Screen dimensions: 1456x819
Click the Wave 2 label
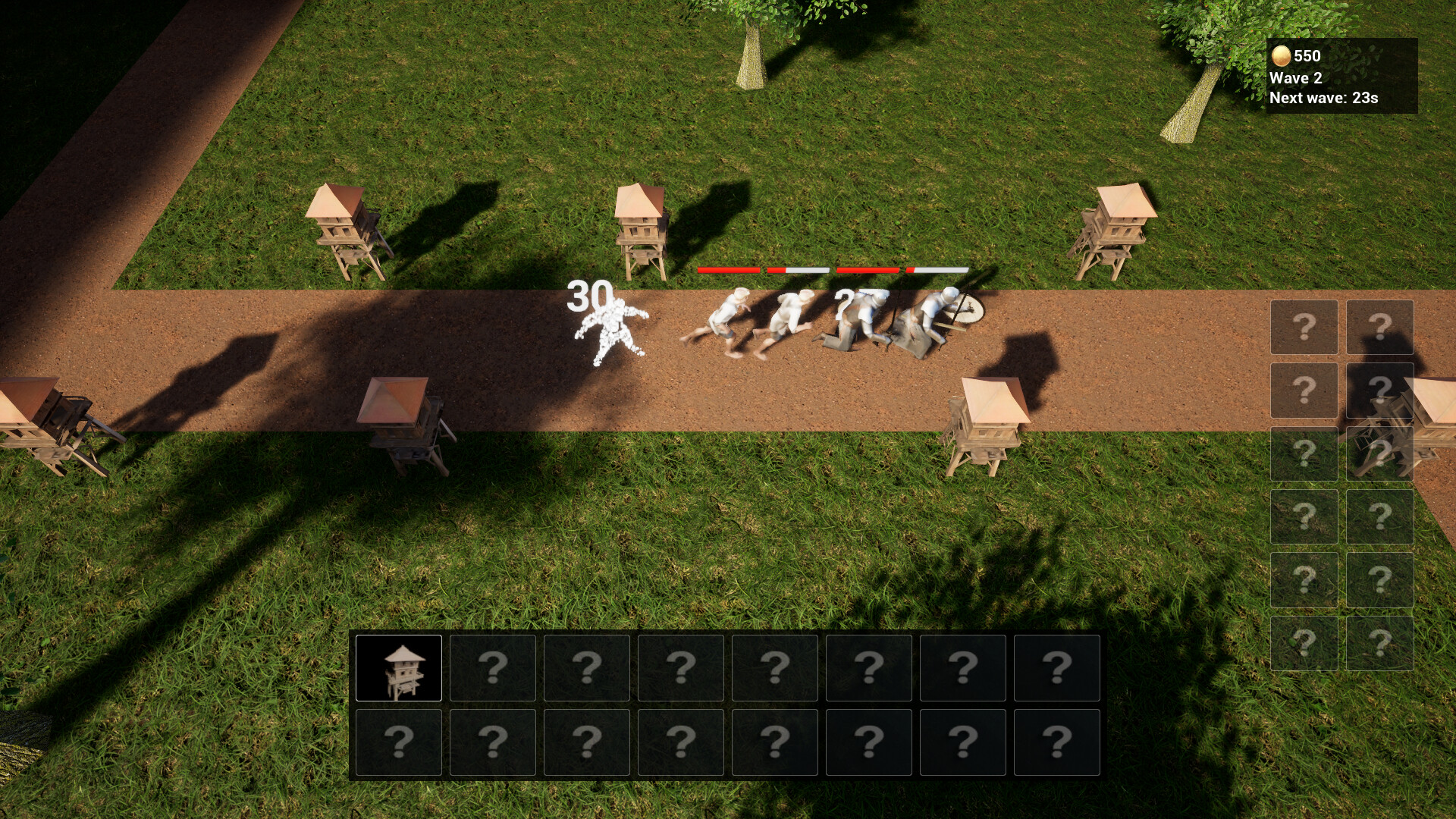click(x=1296, y=77)
